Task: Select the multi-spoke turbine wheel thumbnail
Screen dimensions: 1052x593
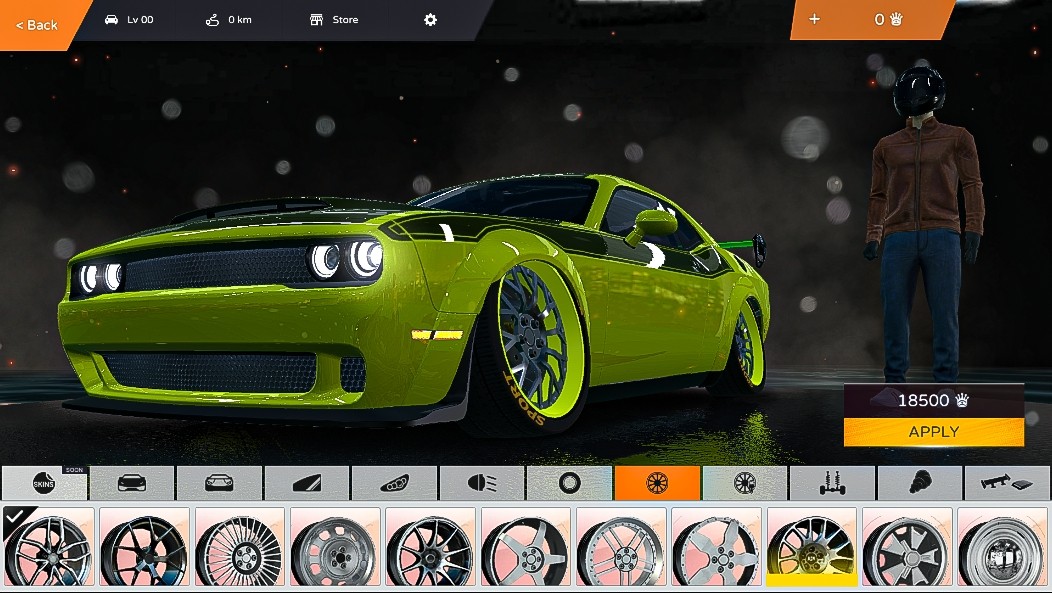Action: pos(239,546)
